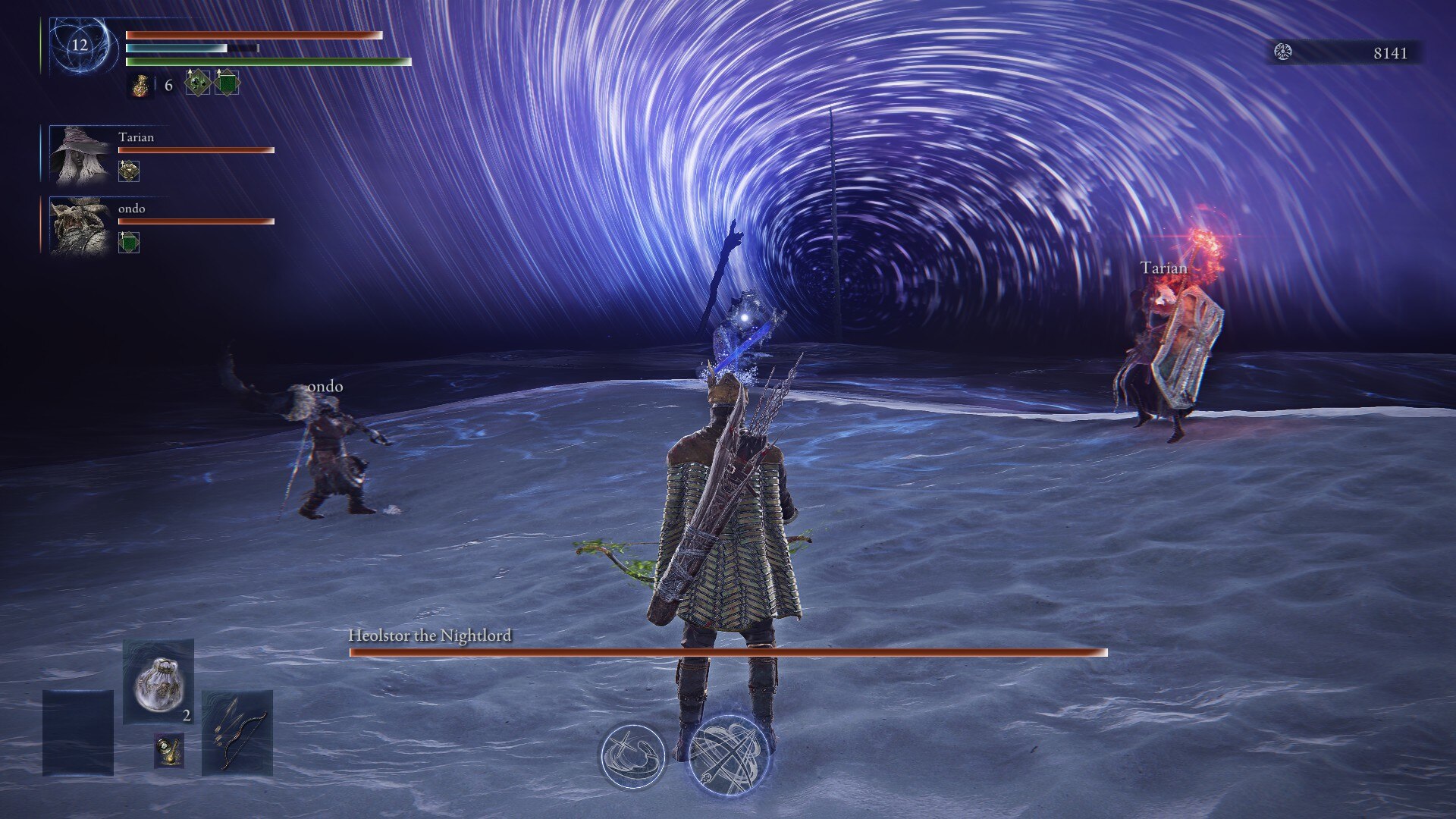Activate the smaller circular dash skill icon
Screen dimensions: 1456x819
pos(632,755)
